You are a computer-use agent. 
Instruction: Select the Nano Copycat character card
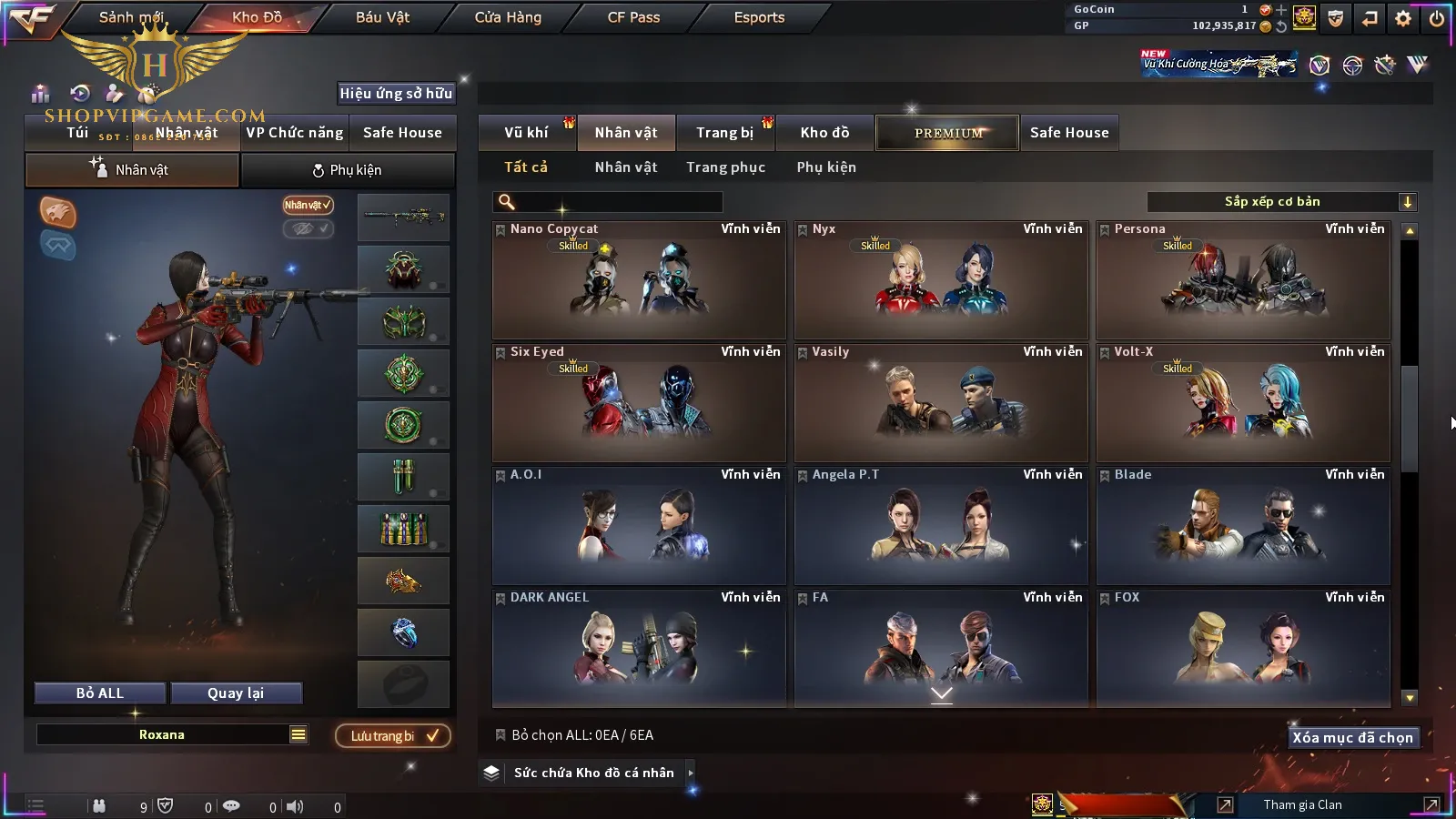click(639, 280)
